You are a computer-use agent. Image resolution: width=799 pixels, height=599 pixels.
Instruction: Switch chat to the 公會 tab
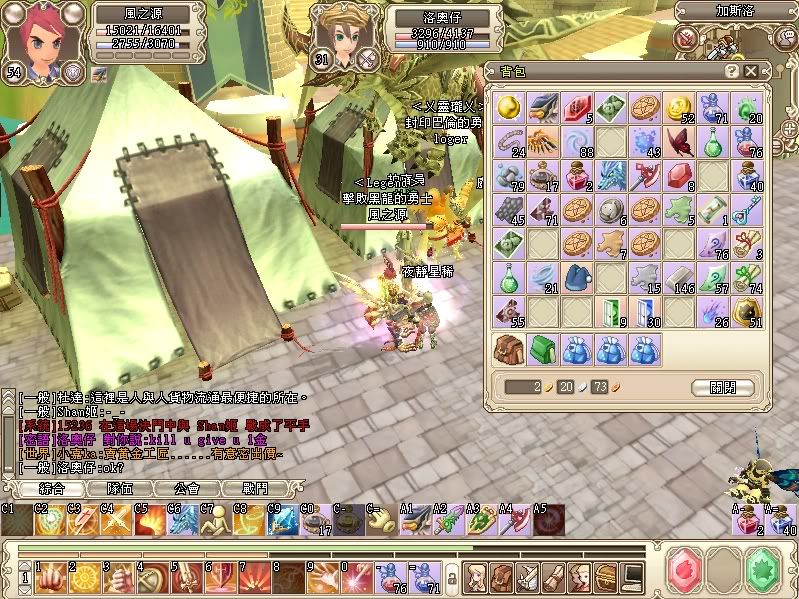coord(187,488)
